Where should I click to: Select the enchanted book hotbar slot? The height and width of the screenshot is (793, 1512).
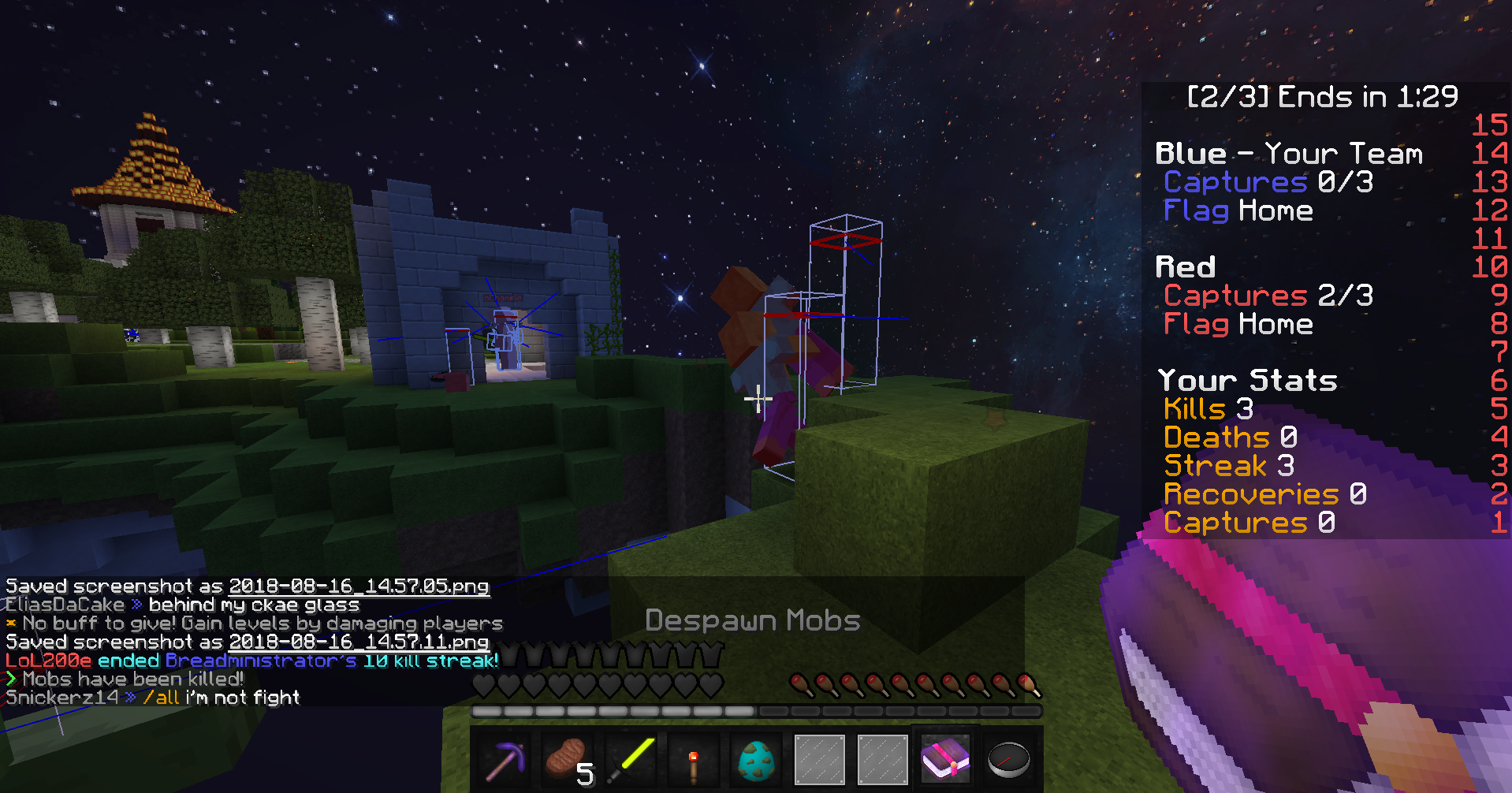[x=945, y=760]
